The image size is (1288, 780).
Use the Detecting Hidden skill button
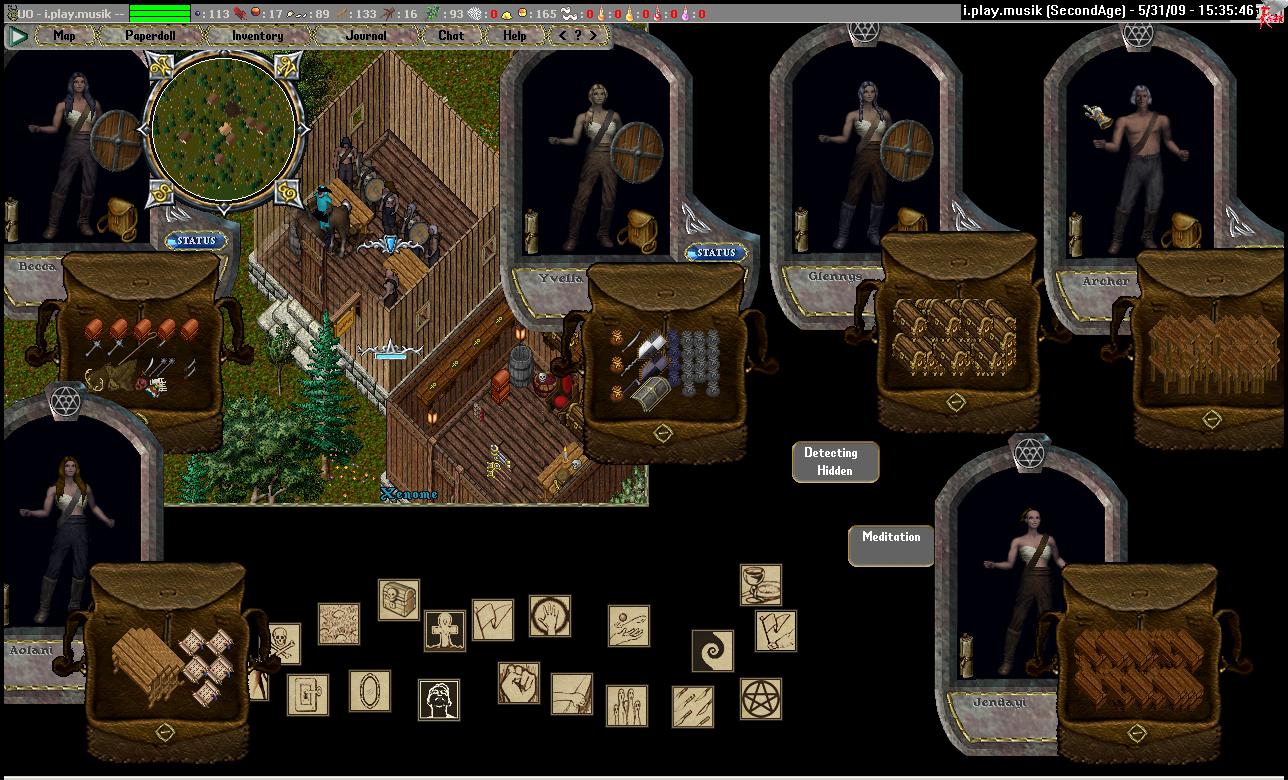(835, 462)
